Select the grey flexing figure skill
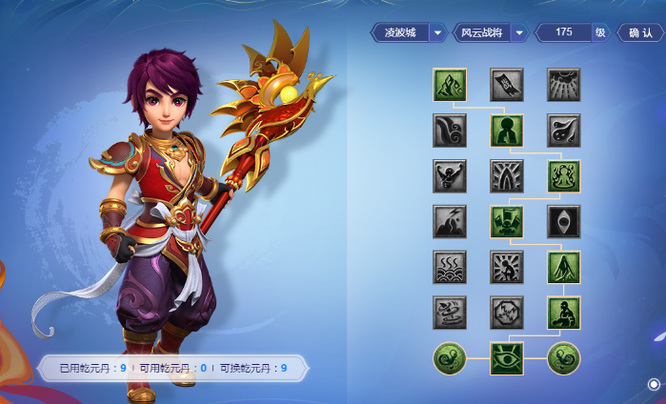666x404 pixels. [449, 176]
